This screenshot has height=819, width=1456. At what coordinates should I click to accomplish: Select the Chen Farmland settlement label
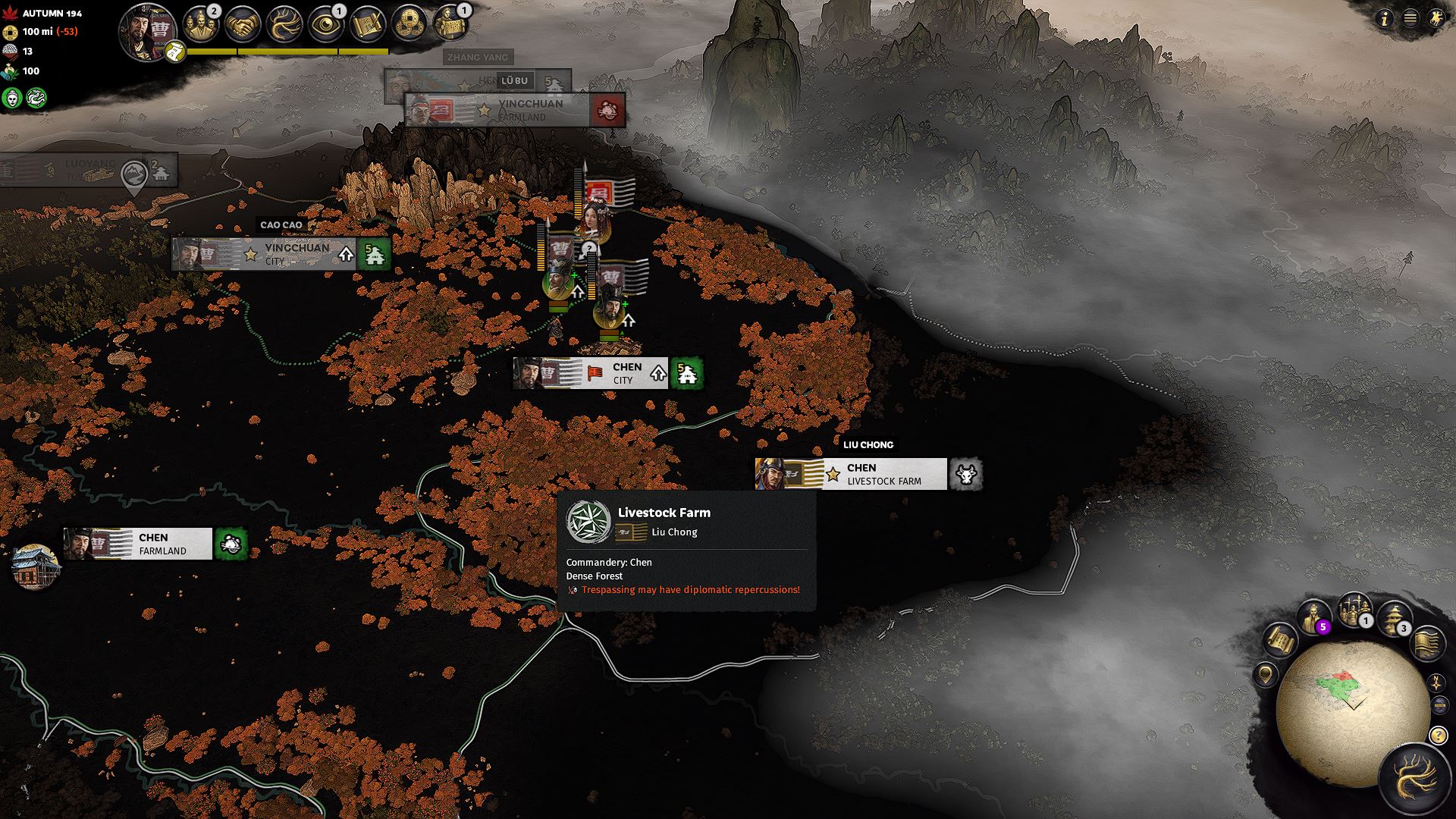(x=152, y=544)
